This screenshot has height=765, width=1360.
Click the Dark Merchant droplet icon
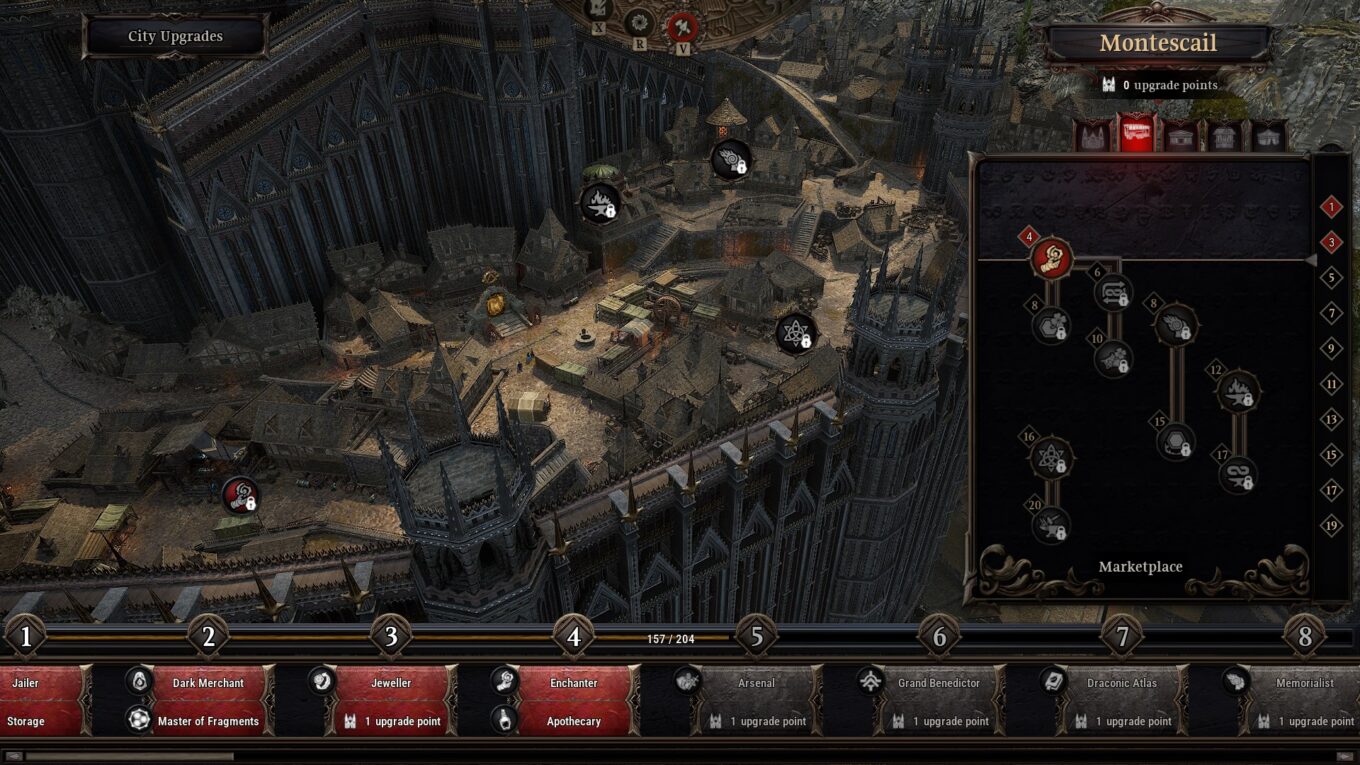(x=139, y=683)
